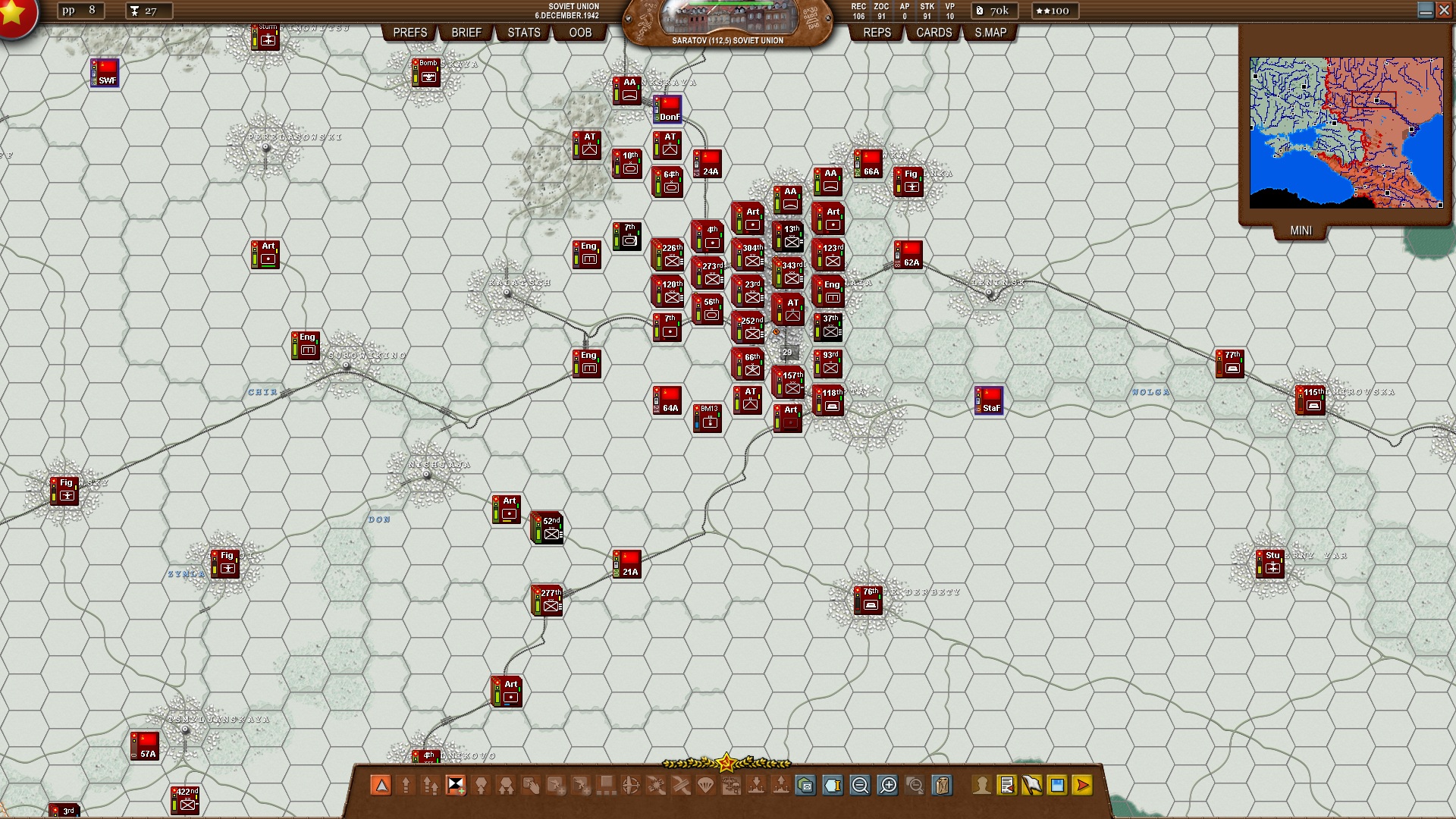Open the jerry can supply panel

pyautogui.click(x=943, y=786)
